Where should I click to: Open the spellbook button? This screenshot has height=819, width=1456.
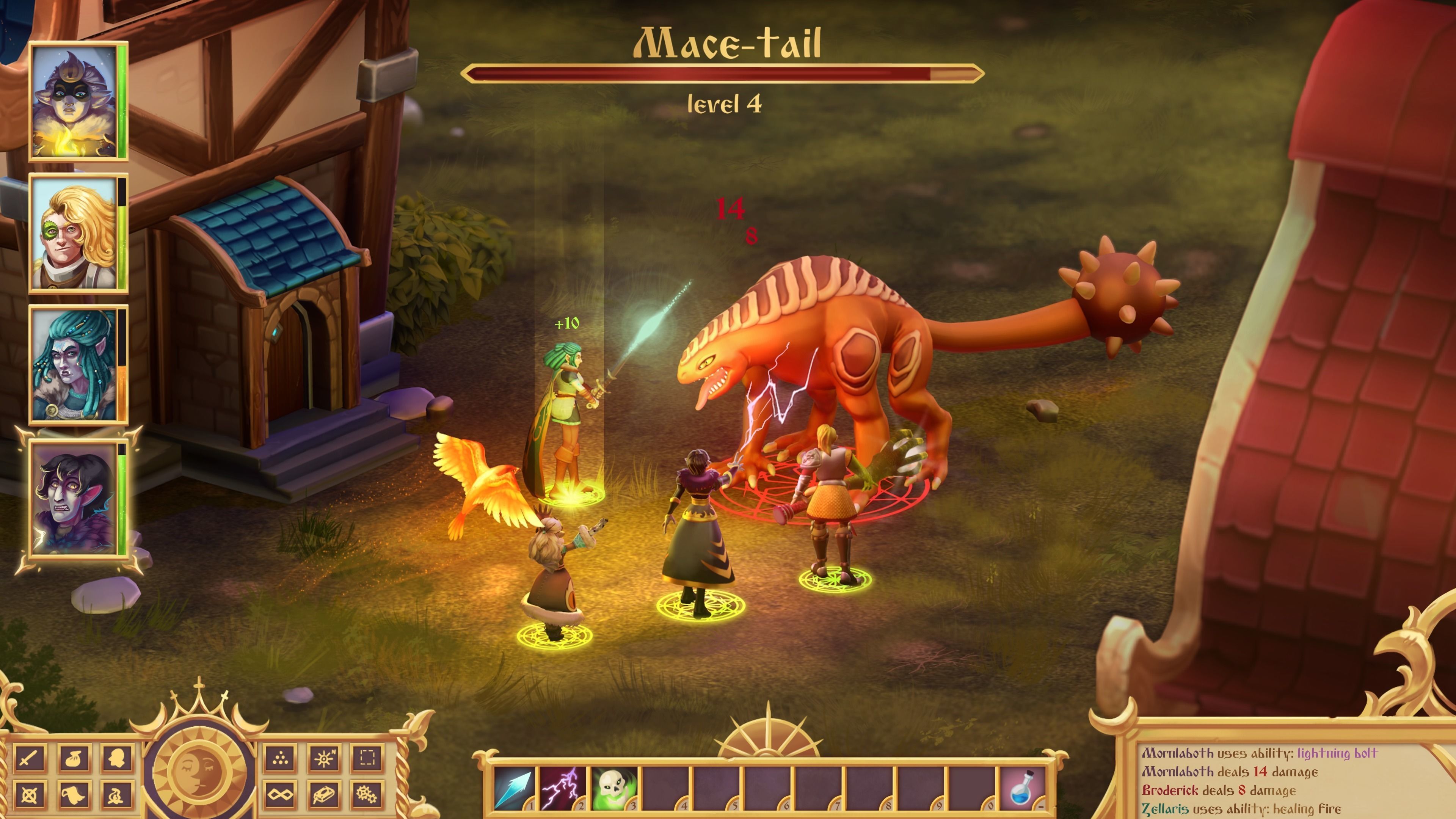click(x=324, y=795)
